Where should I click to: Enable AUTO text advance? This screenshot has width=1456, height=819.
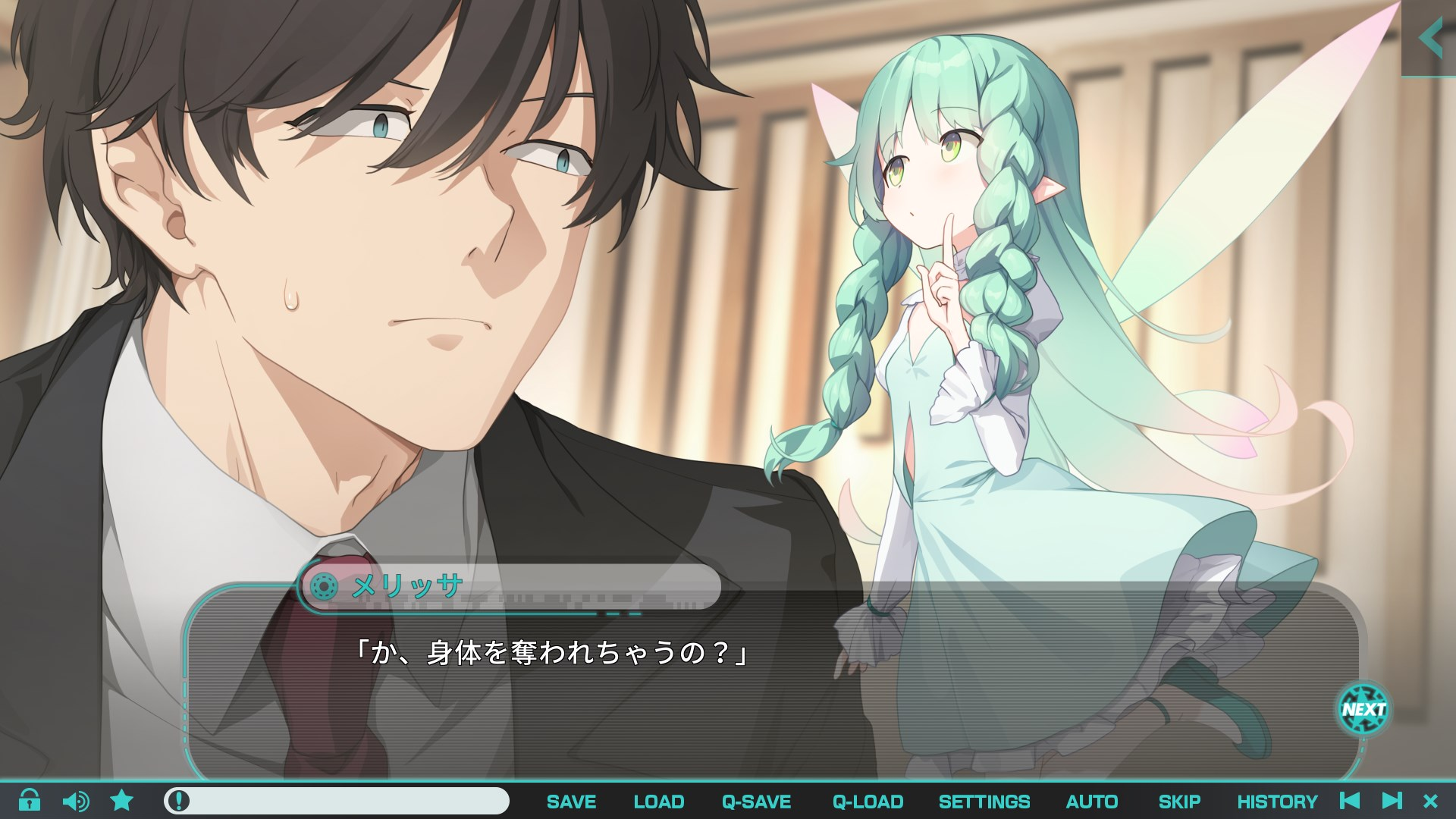point(1091,802)
